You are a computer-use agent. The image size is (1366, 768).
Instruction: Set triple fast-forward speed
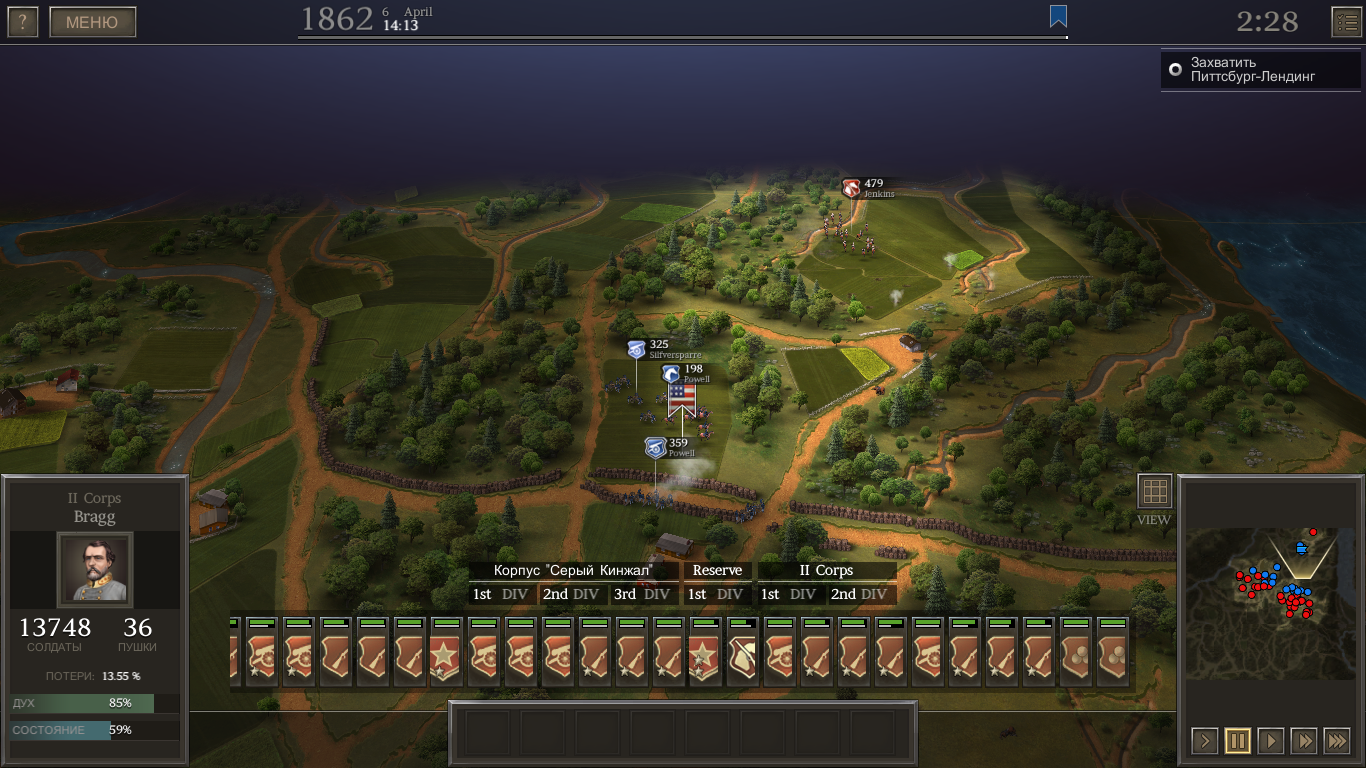[x=1337, y=741]
